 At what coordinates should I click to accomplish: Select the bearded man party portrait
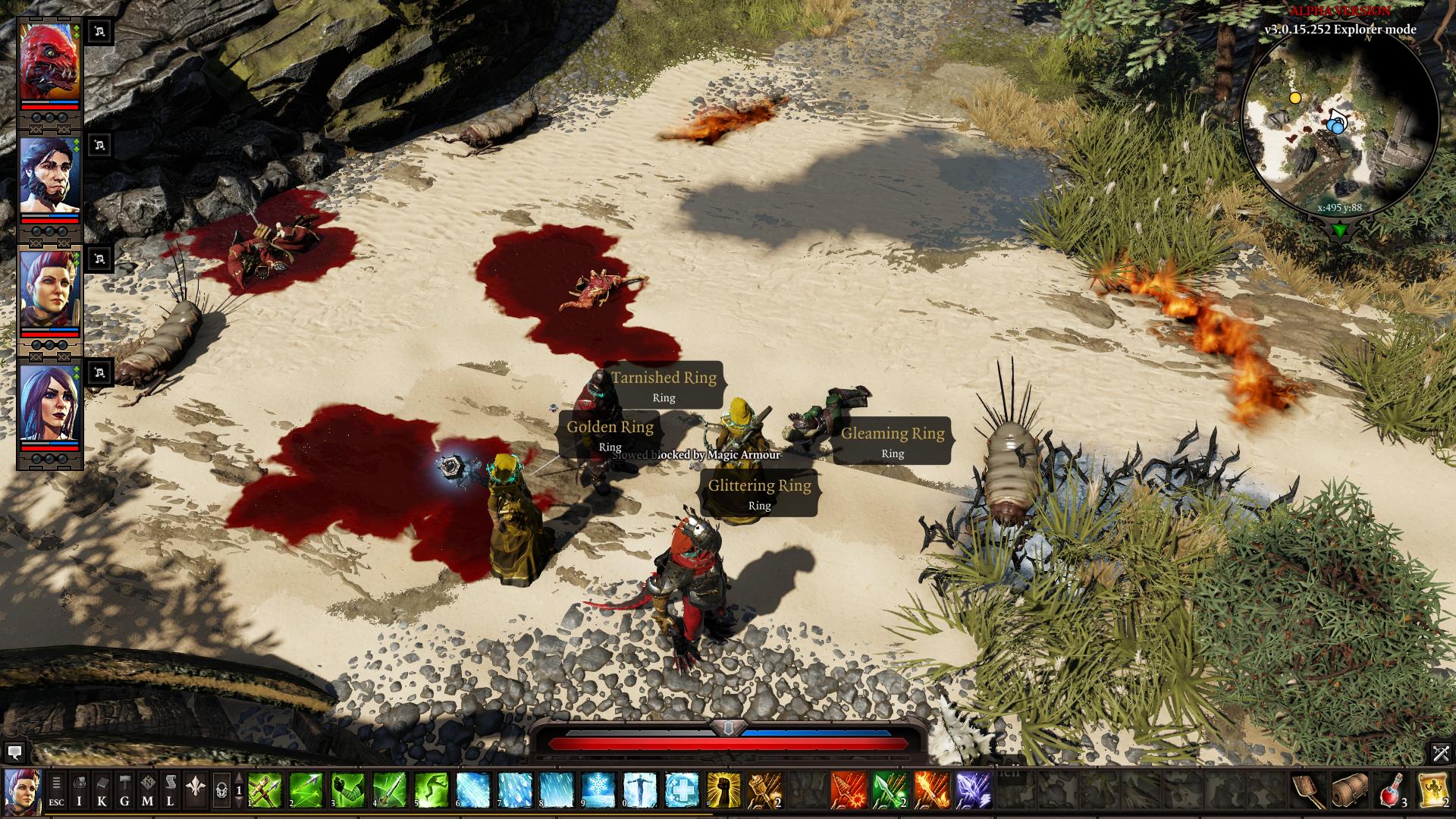[x=49, y=176]
